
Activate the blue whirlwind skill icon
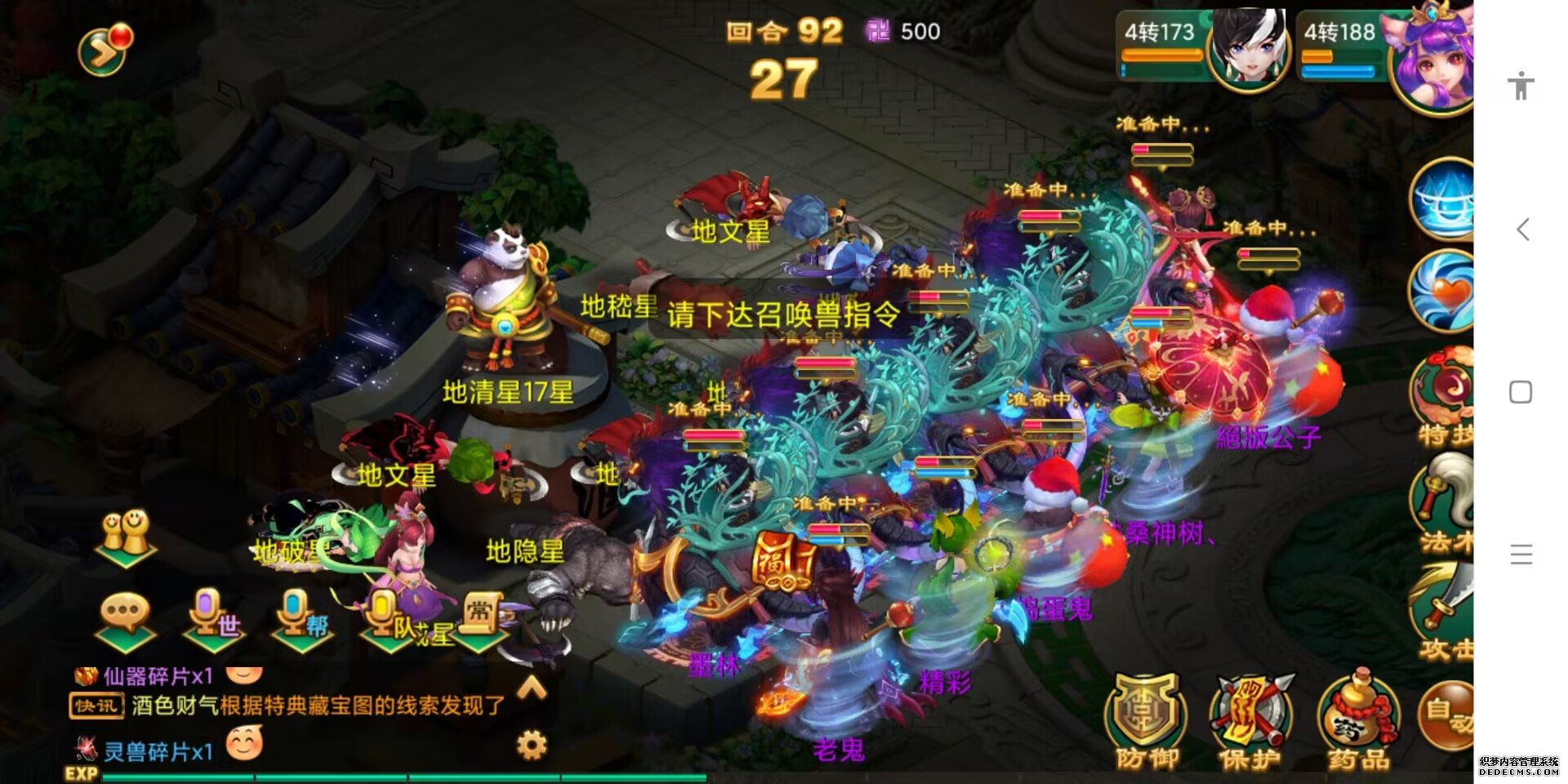pyautogui.click(x=1444, y=198)
